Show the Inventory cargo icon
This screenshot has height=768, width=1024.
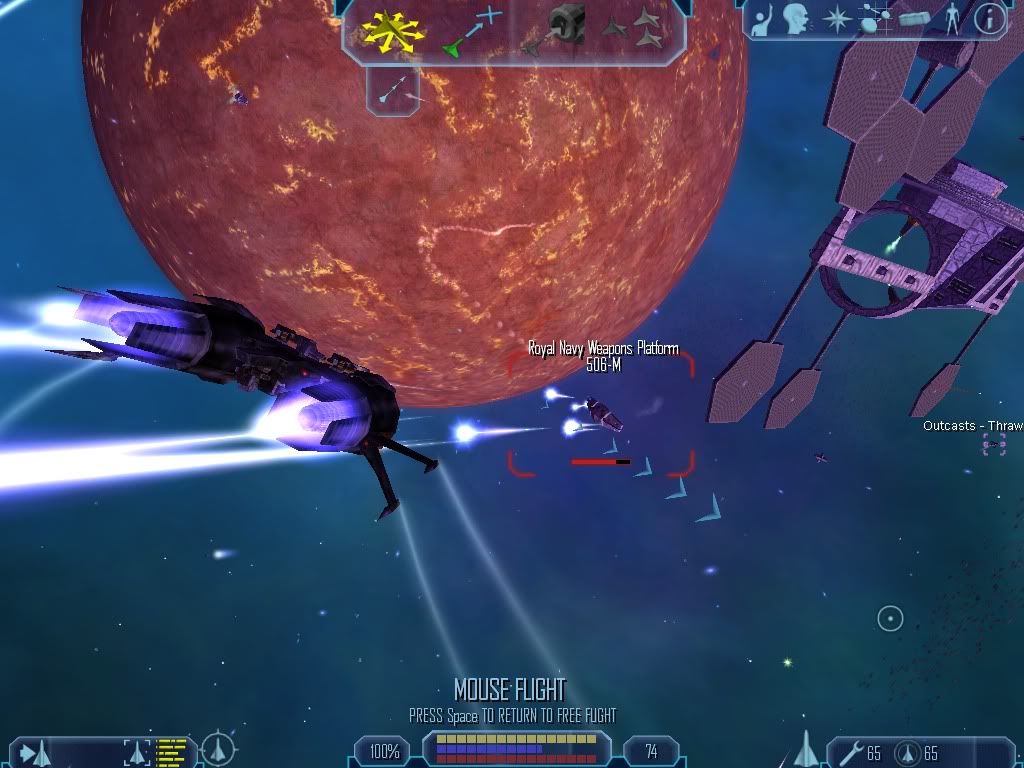pyautogui.click(x=915, y=19)
